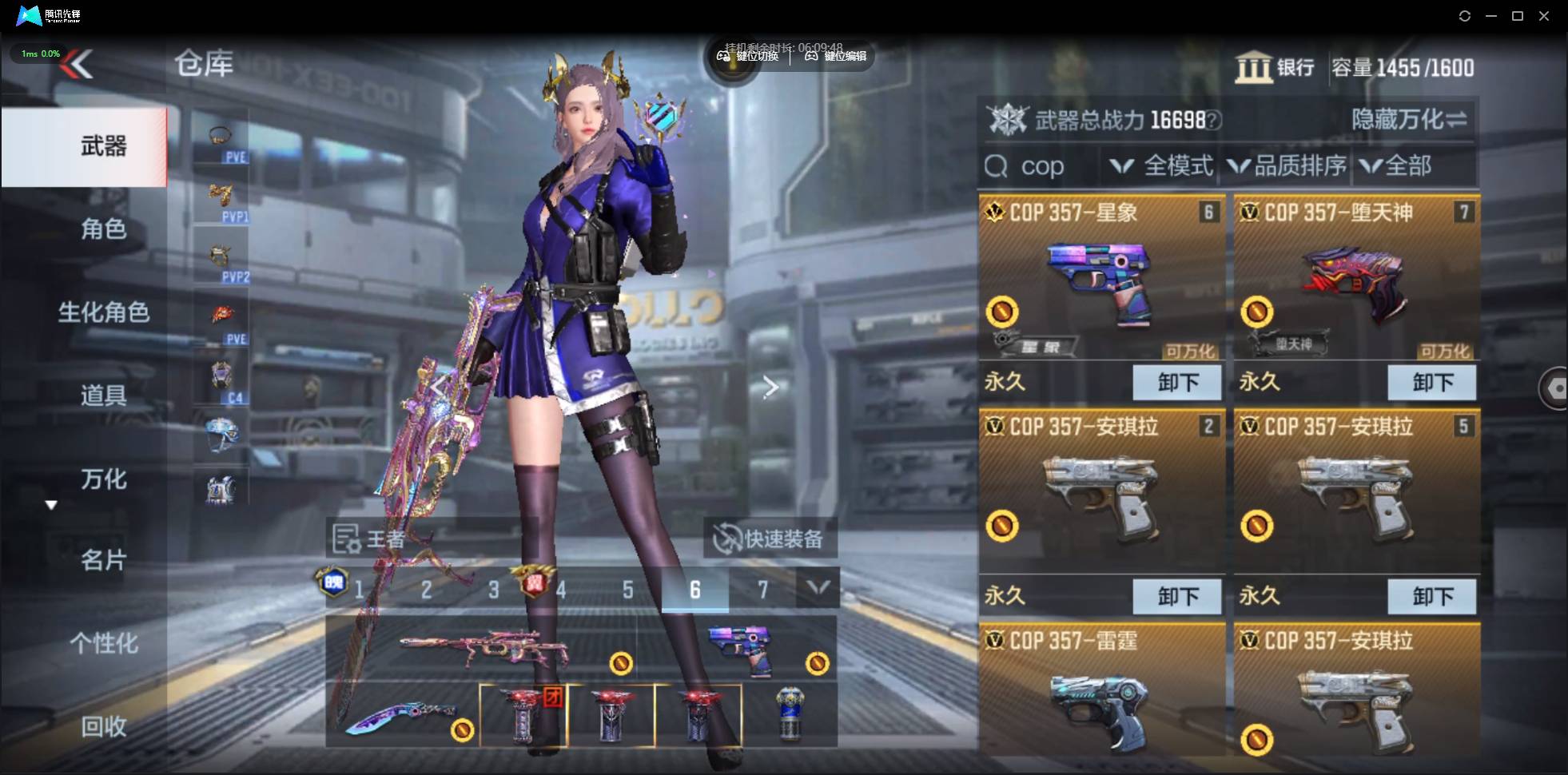This screenshot has width=1568, height=775.
Task: Toggle 隐藏万化 display
Action: coord(1408,120)
